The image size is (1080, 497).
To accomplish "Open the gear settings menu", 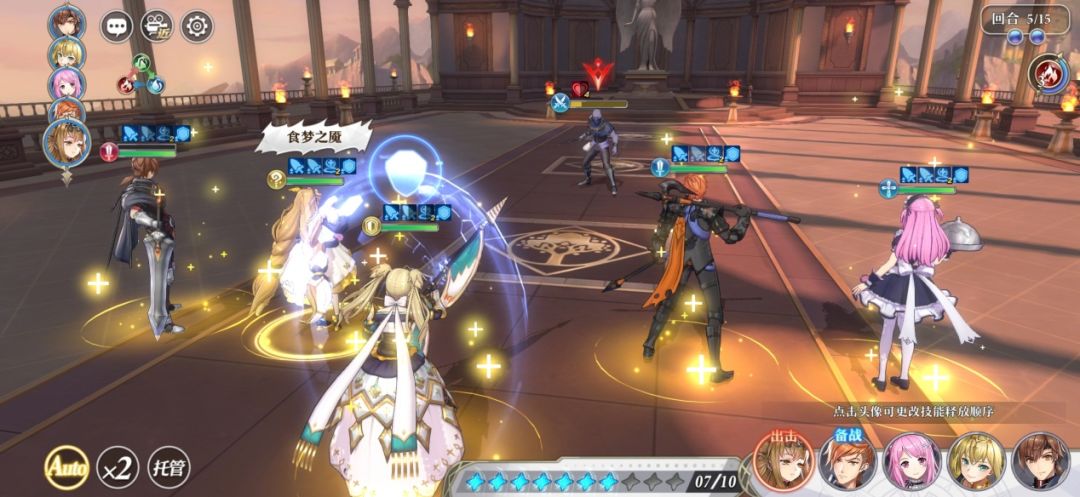I will (197, 26).
